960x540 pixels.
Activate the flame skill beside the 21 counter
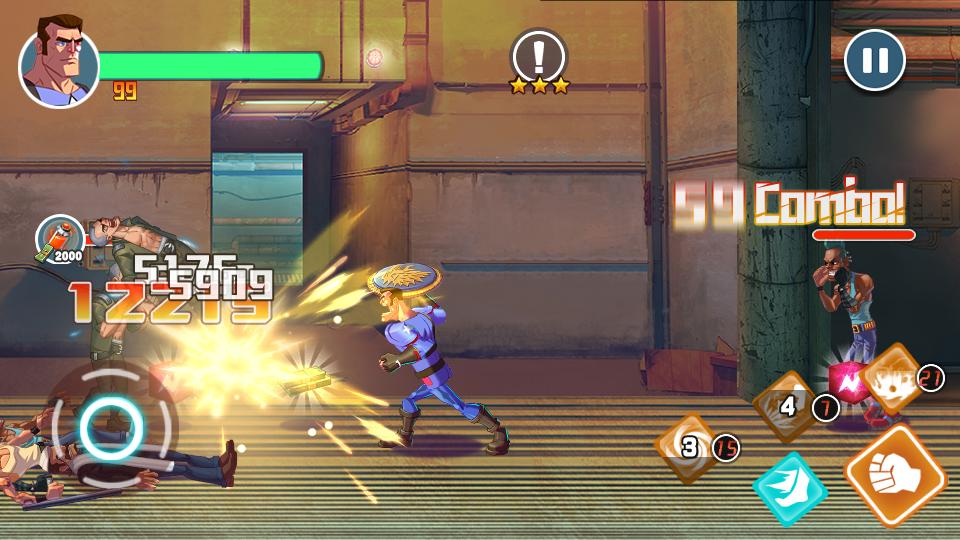[890, 378]
